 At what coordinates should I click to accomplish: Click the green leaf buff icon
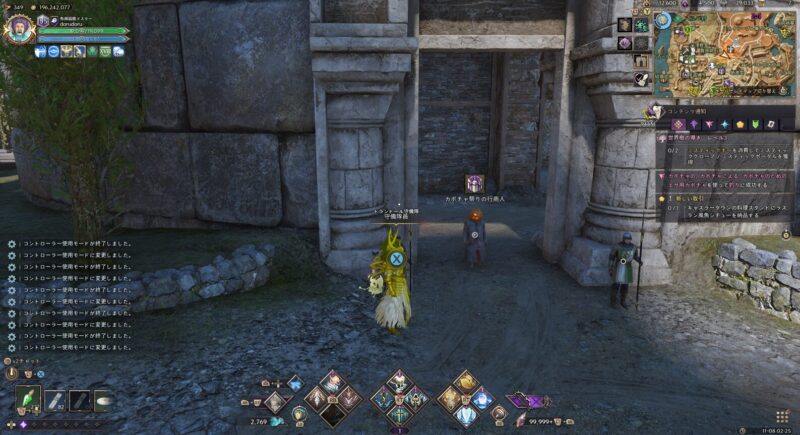(92, 51)
